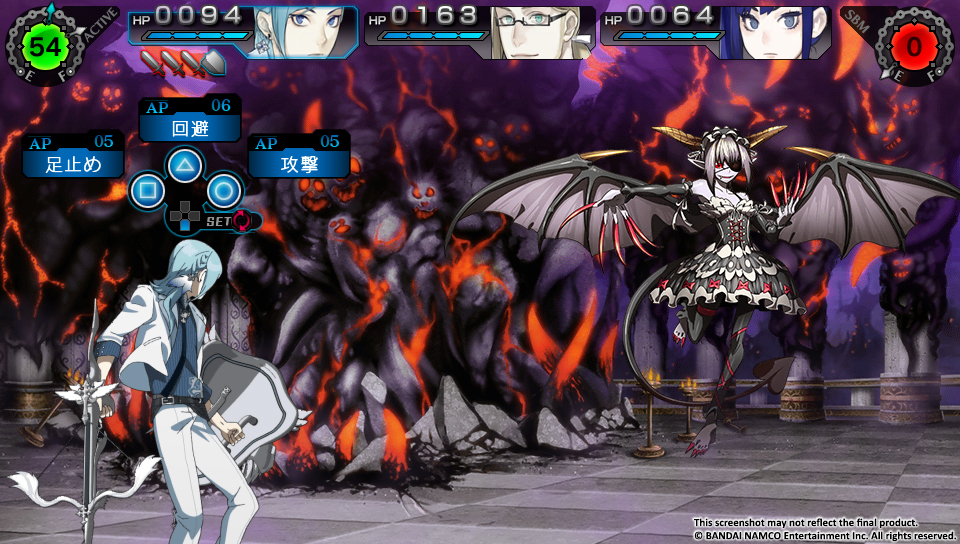
Task: Select the 回避 evade command
Action: [x=190, y=128]
